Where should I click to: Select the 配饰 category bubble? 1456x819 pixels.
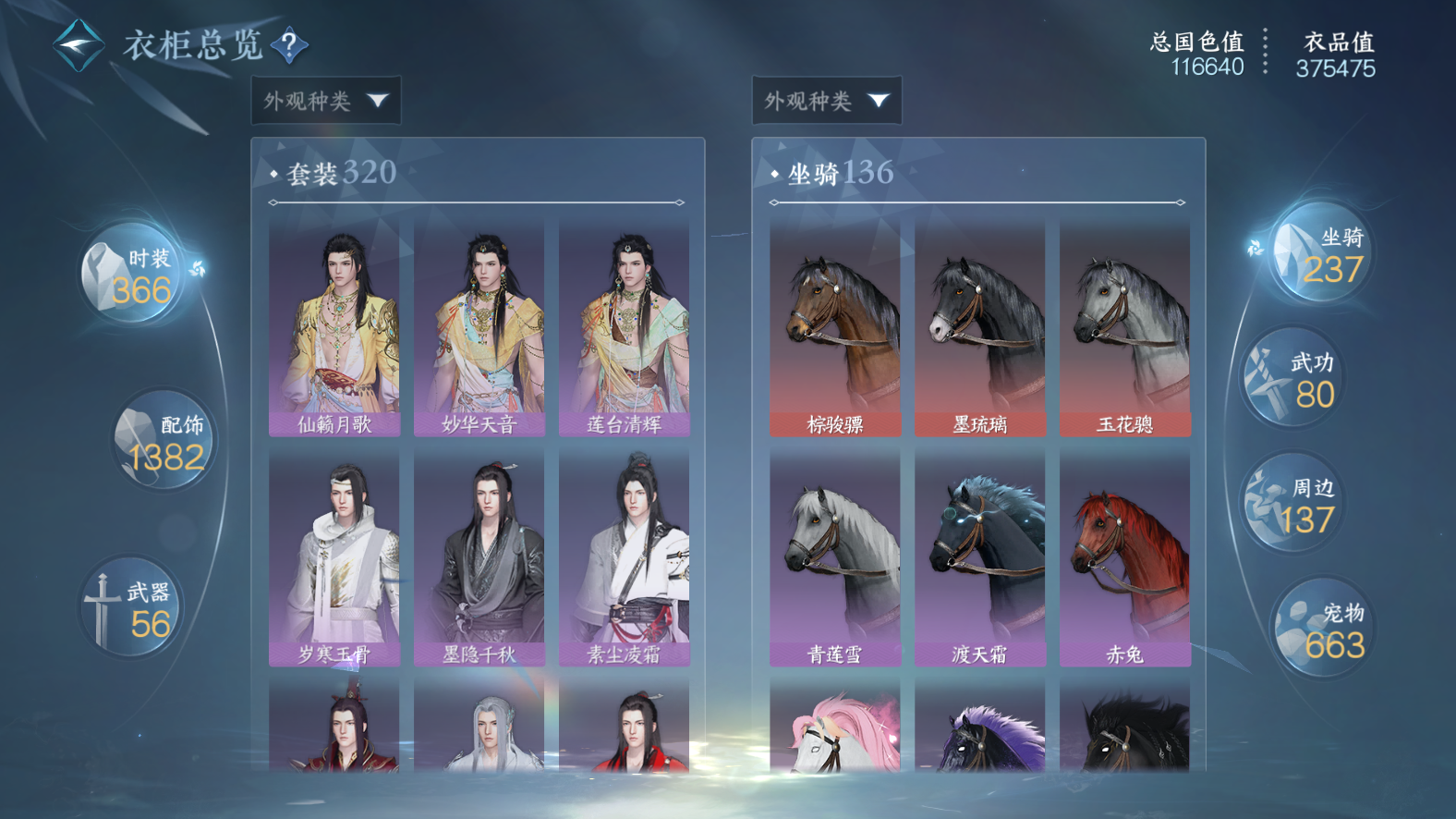[164, 441]
